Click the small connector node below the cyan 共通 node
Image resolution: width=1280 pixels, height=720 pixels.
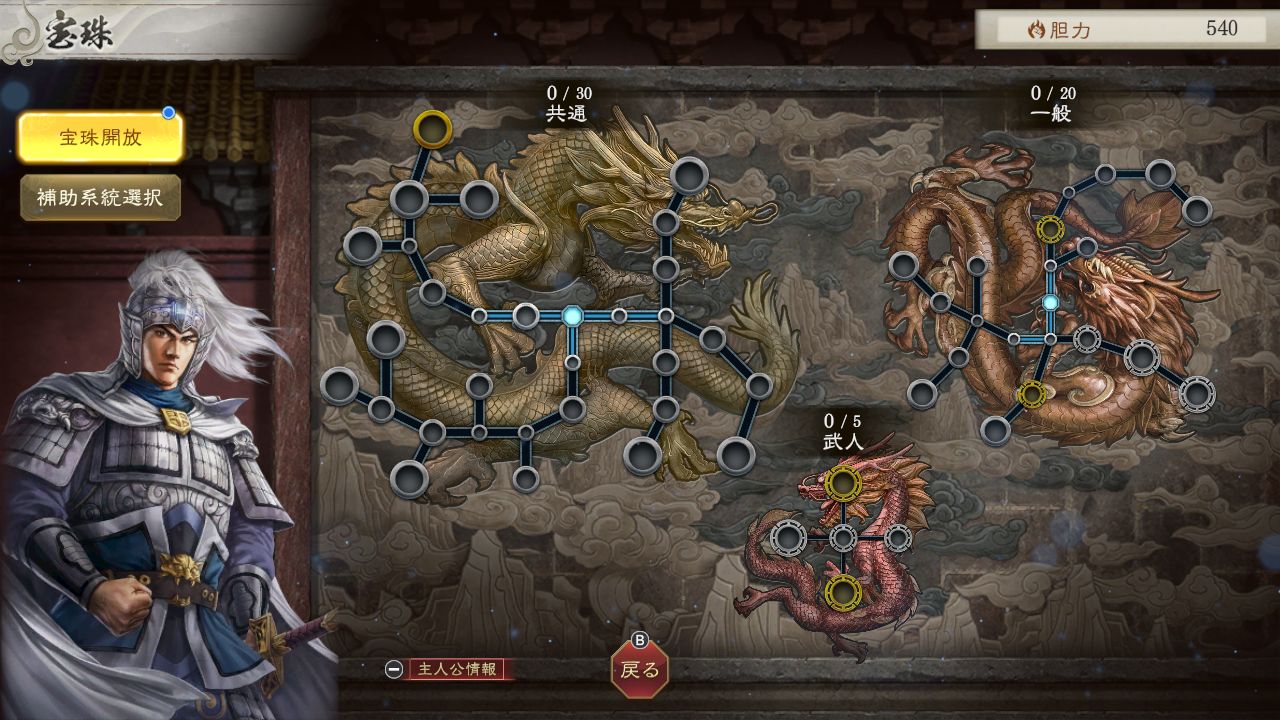[573, 362]
